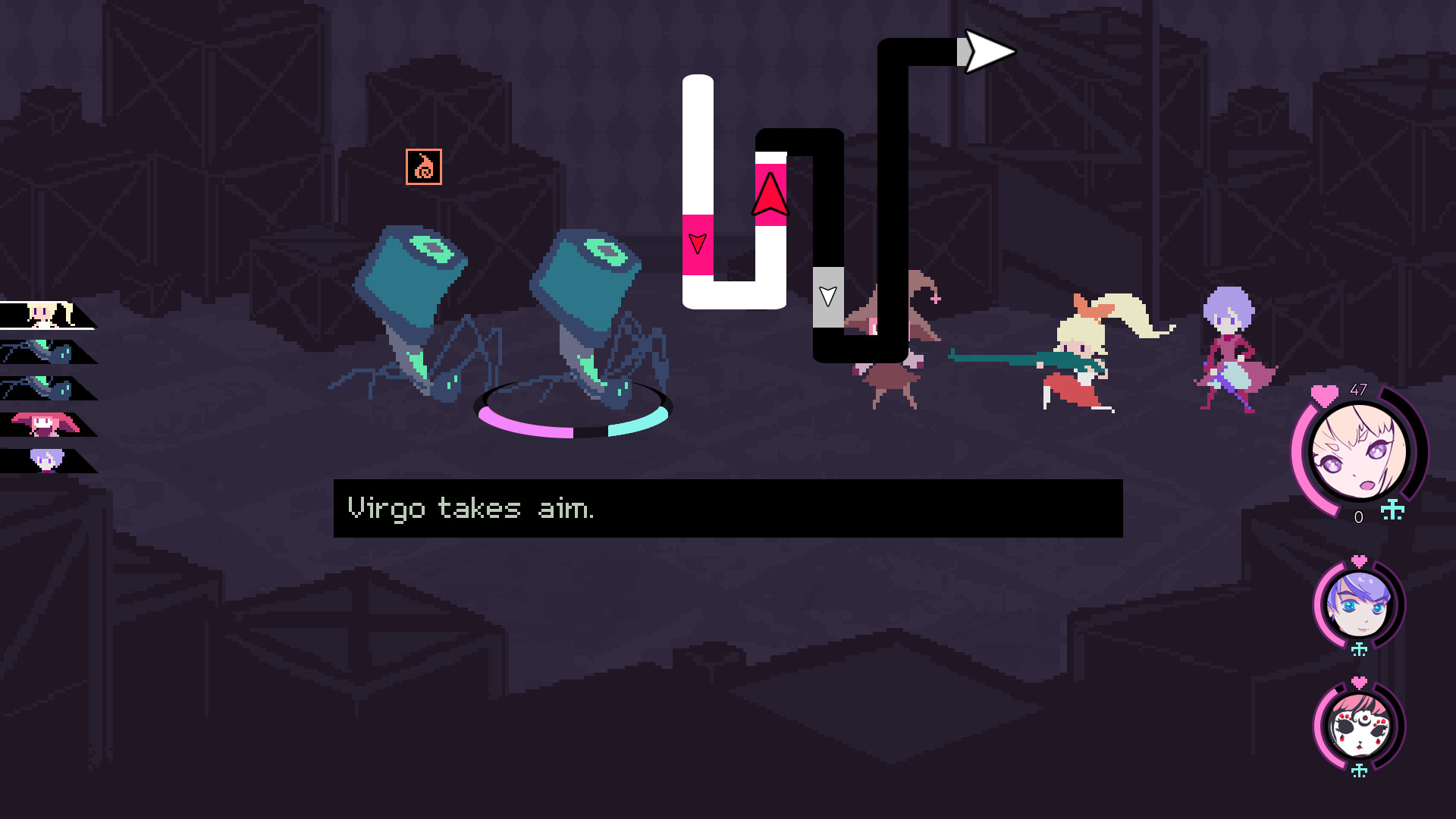The width and height of the screenshot is (1456, 819).
Task: Click the orange fire element icon
Action: pos(424,167)
